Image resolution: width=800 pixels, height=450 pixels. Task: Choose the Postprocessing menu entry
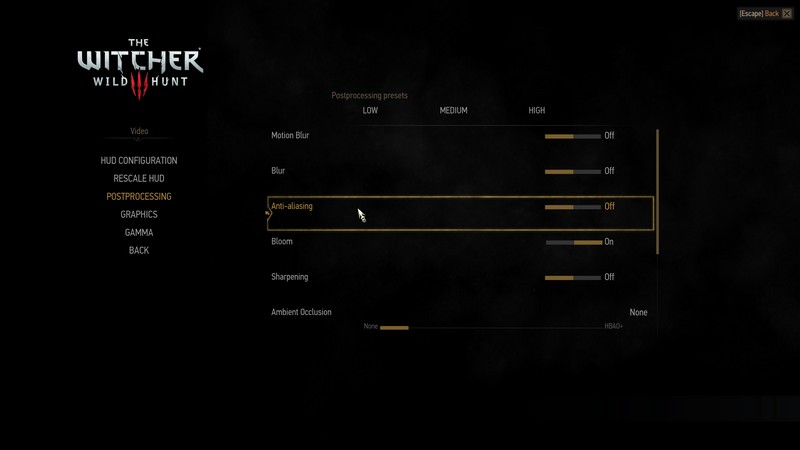(x=139, y=197)
